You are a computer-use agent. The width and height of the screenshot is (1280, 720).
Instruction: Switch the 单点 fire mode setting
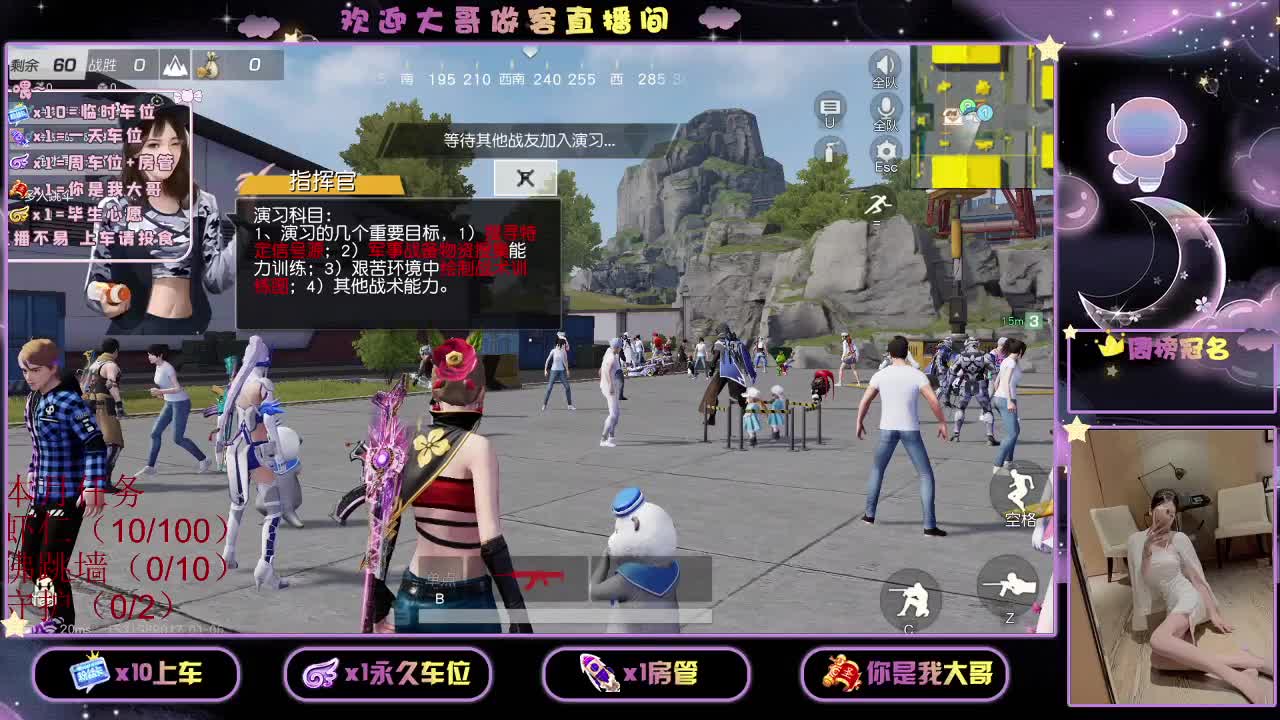click(x=438, y=576)
